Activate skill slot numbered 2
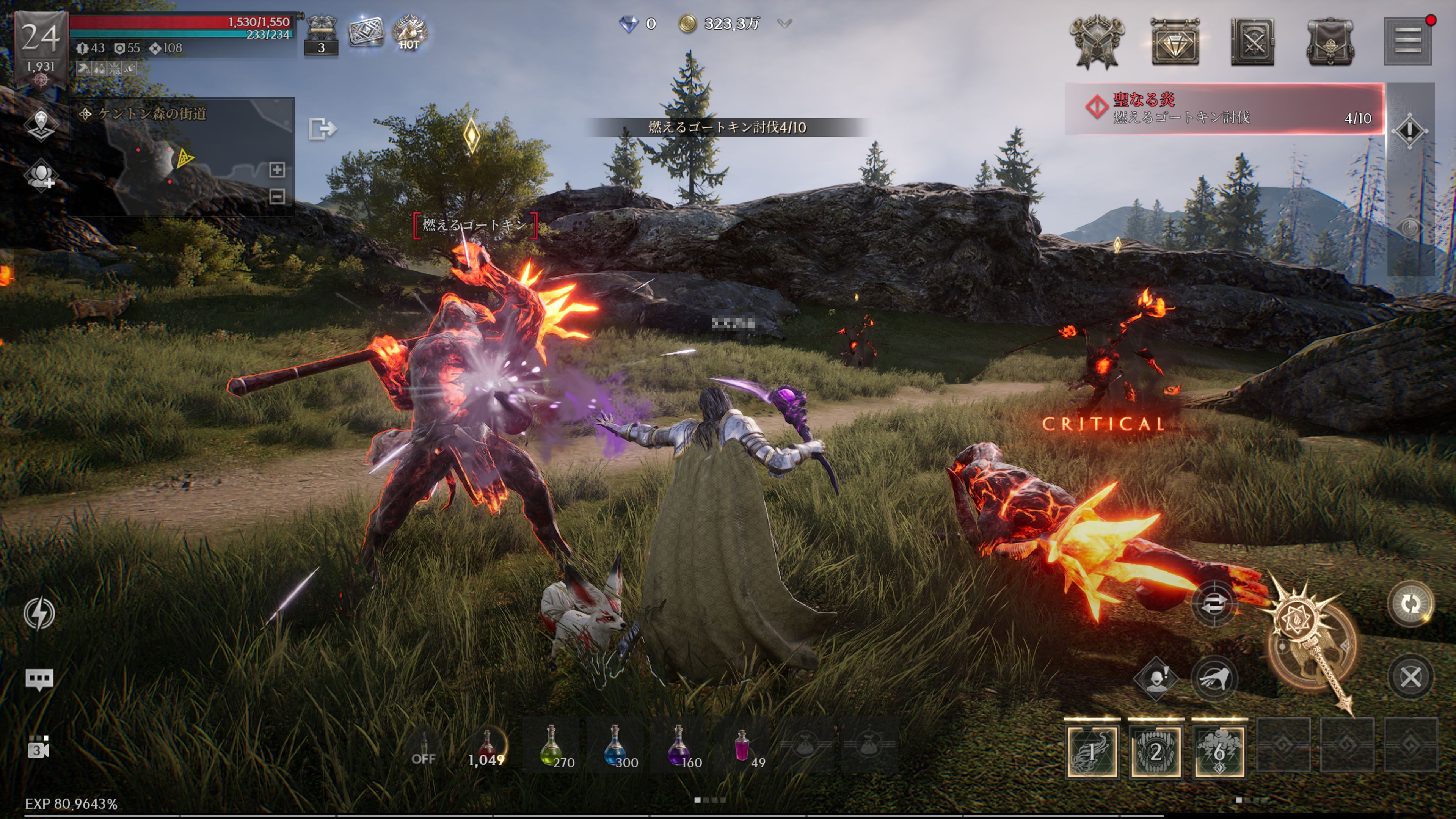 pos(1155,752)
